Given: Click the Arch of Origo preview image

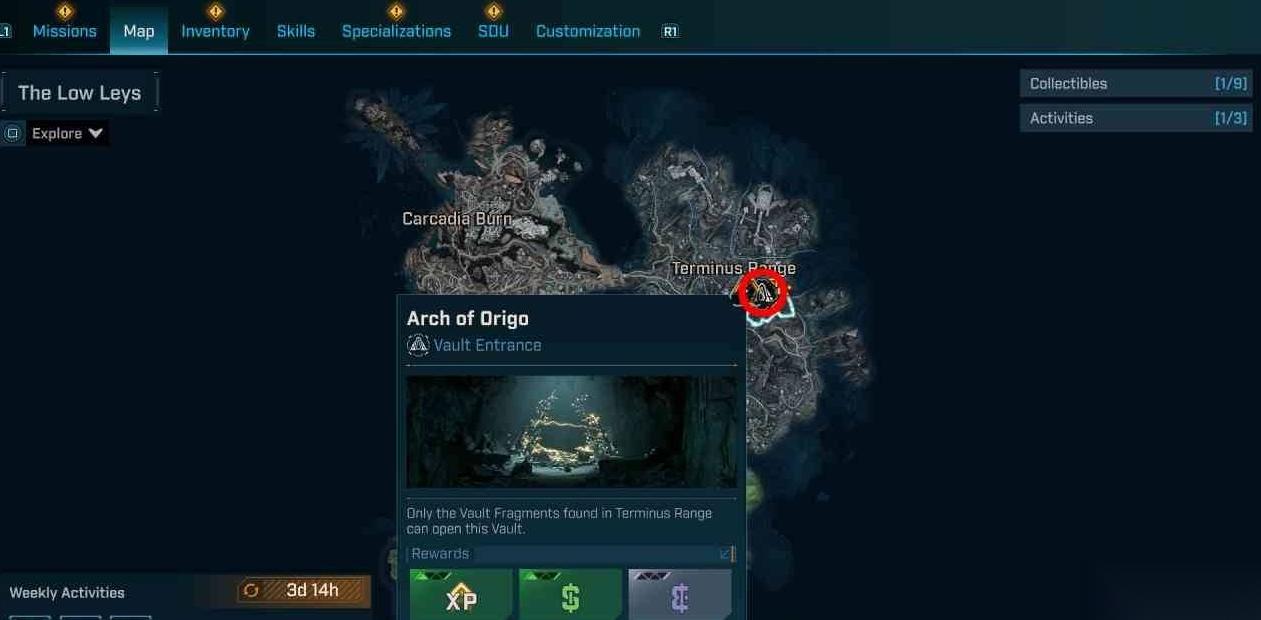Looking at the screenshot, I should tap(571, 432).
